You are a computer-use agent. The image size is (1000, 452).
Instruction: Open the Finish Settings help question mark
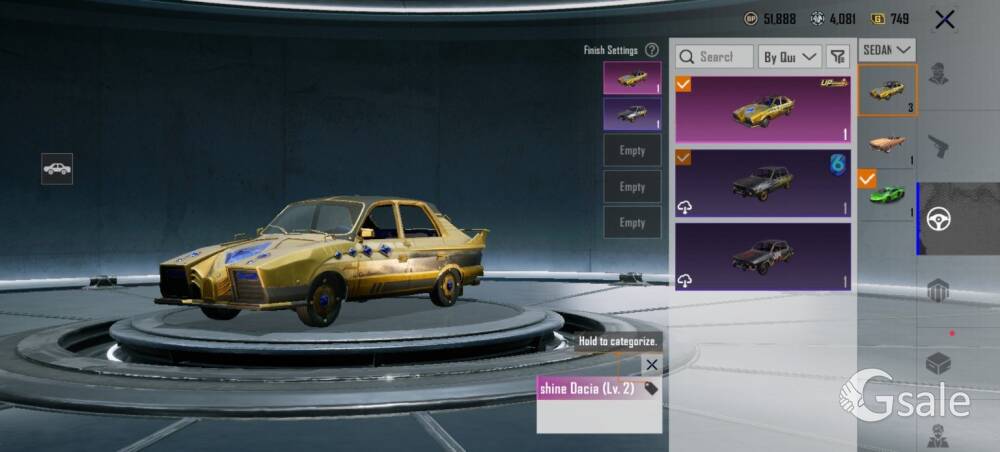[x=652, y=50]
